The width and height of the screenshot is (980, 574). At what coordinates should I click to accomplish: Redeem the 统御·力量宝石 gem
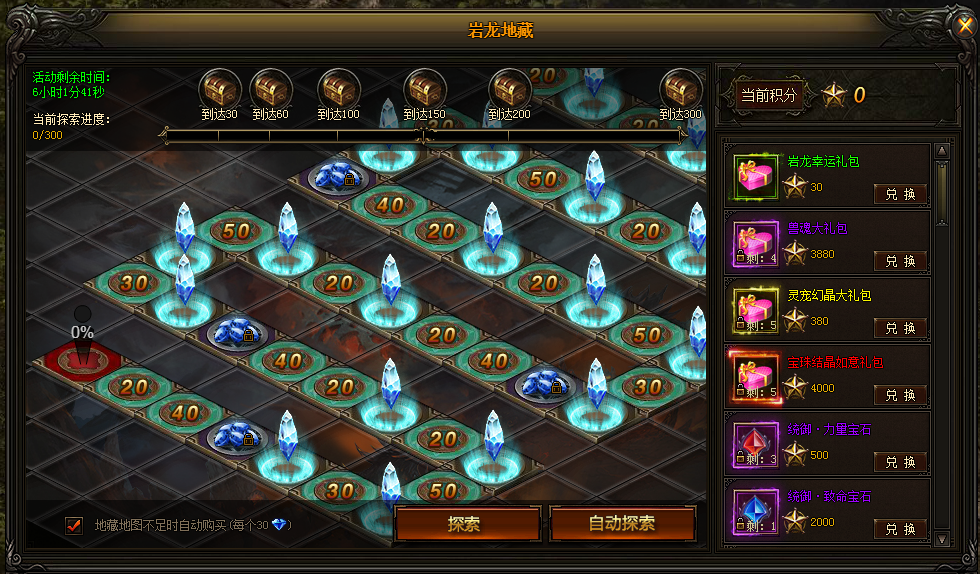point(900,462)
